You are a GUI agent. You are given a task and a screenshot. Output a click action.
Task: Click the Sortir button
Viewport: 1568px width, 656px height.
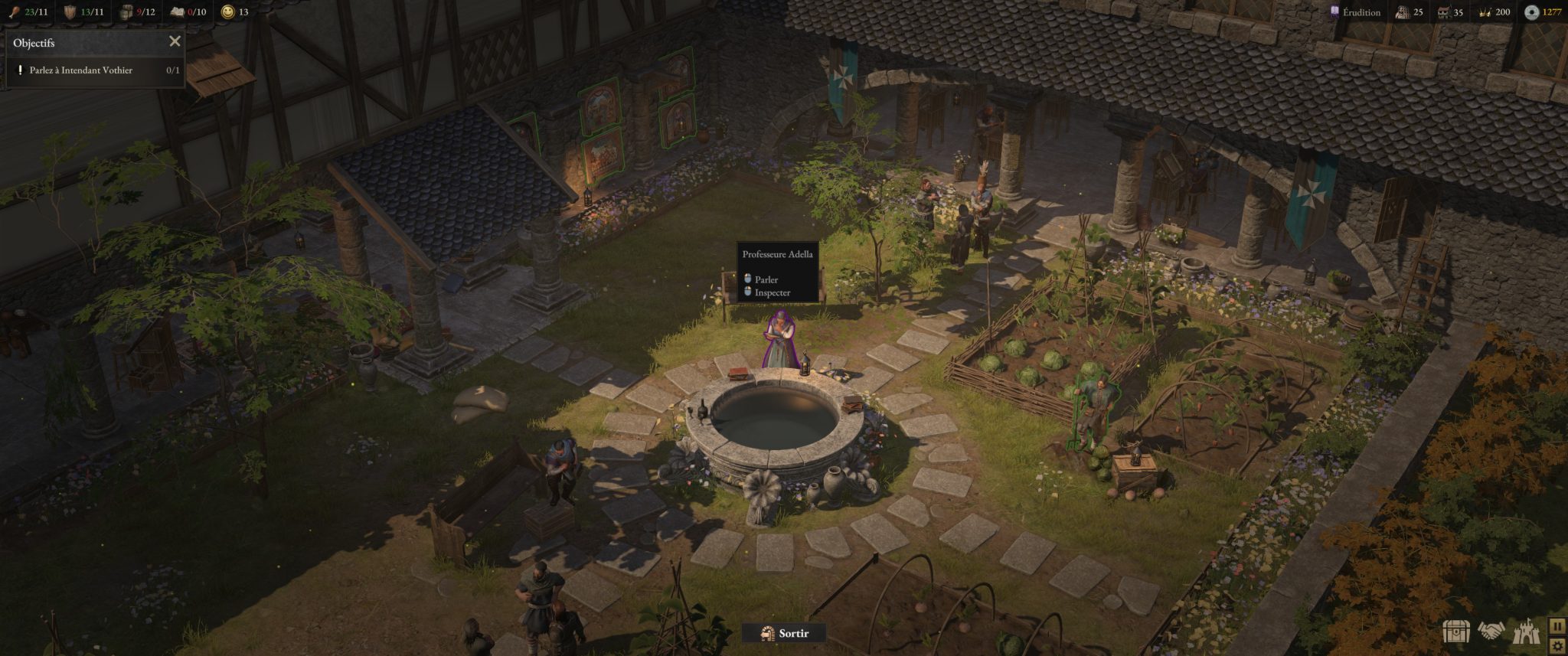(785, 633)
